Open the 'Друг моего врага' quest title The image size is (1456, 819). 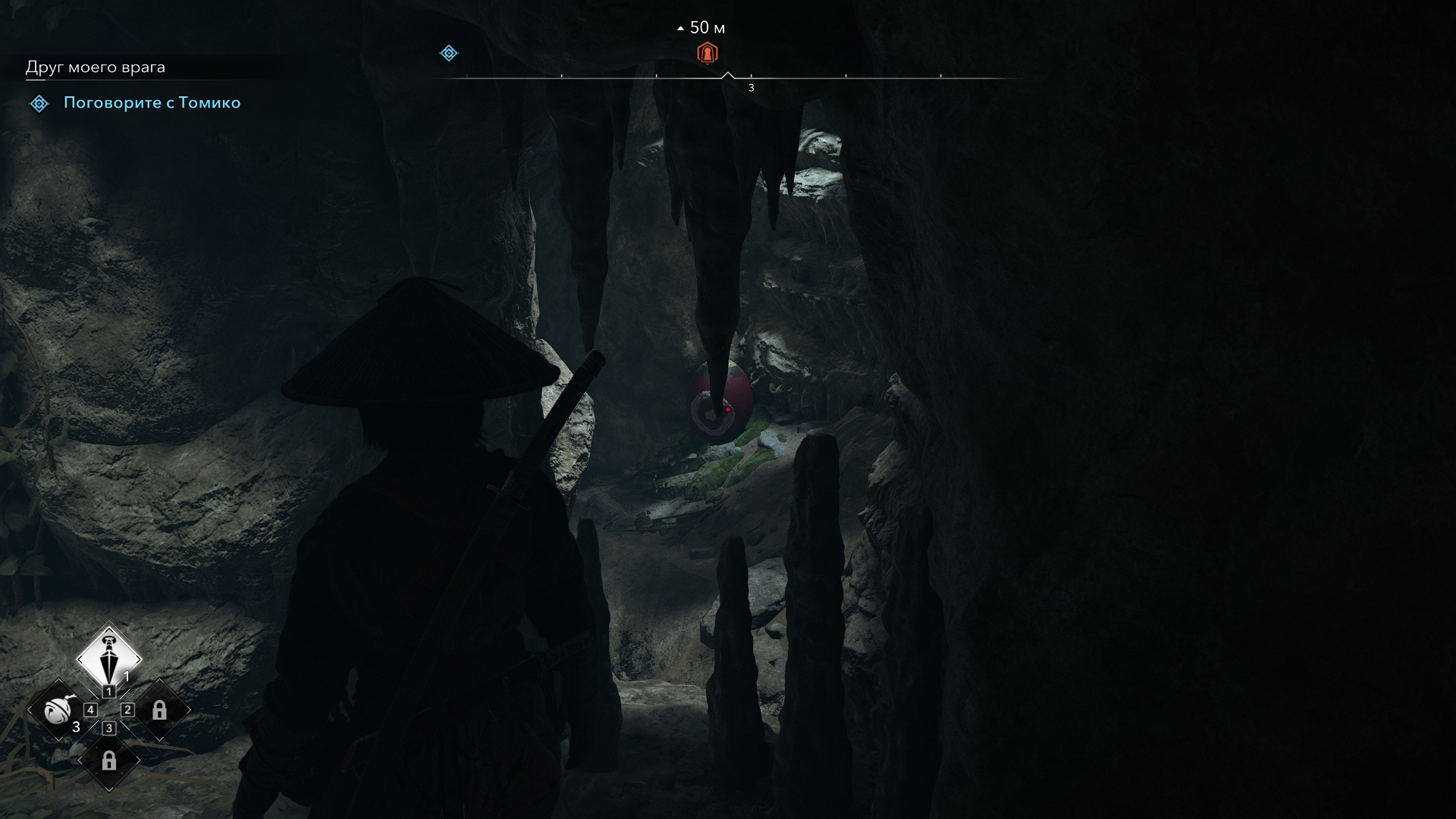pyautogui.click(x=96, y=67)
